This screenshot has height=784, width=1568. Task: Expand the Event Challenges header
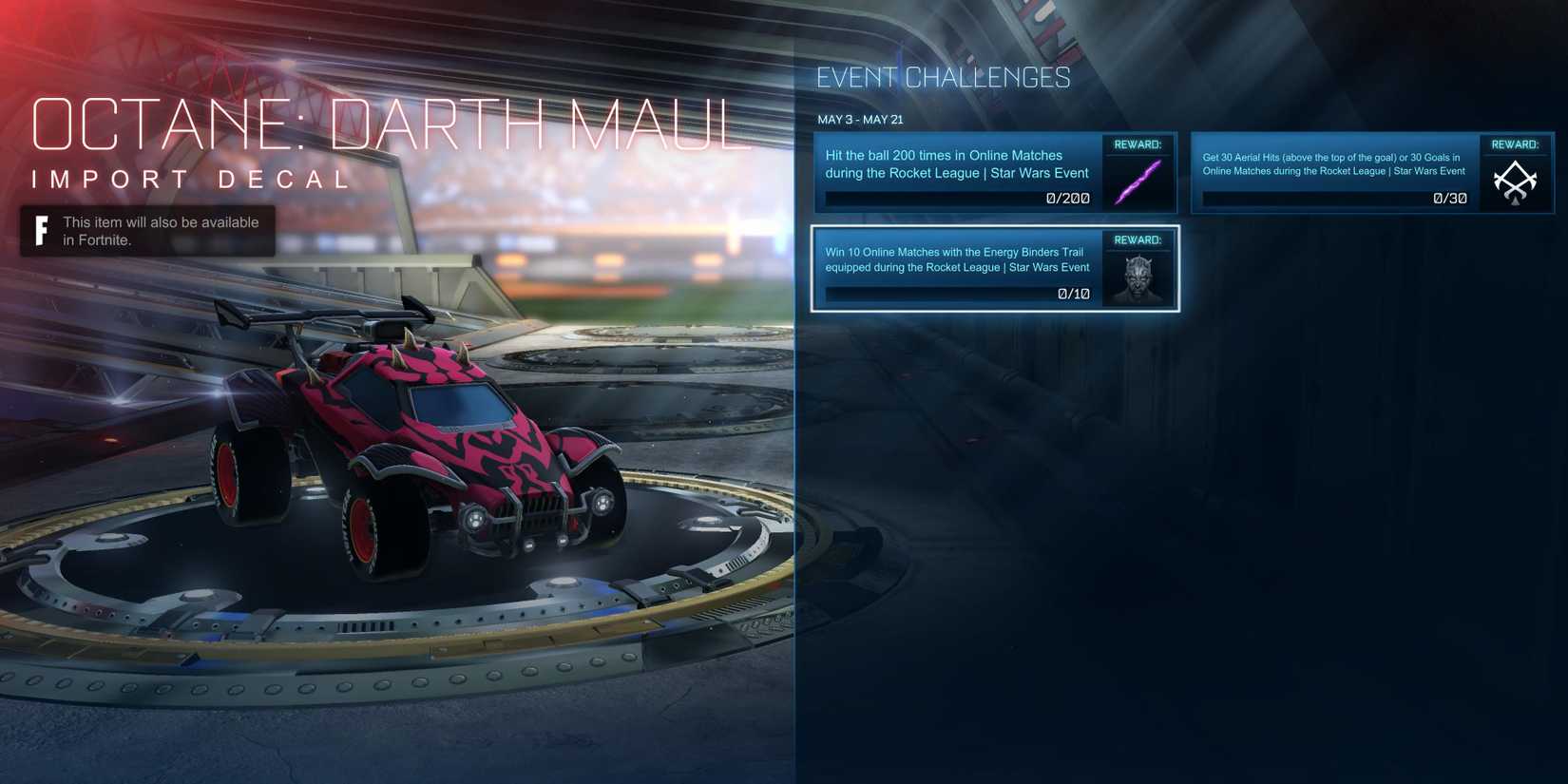click(943, 77)
